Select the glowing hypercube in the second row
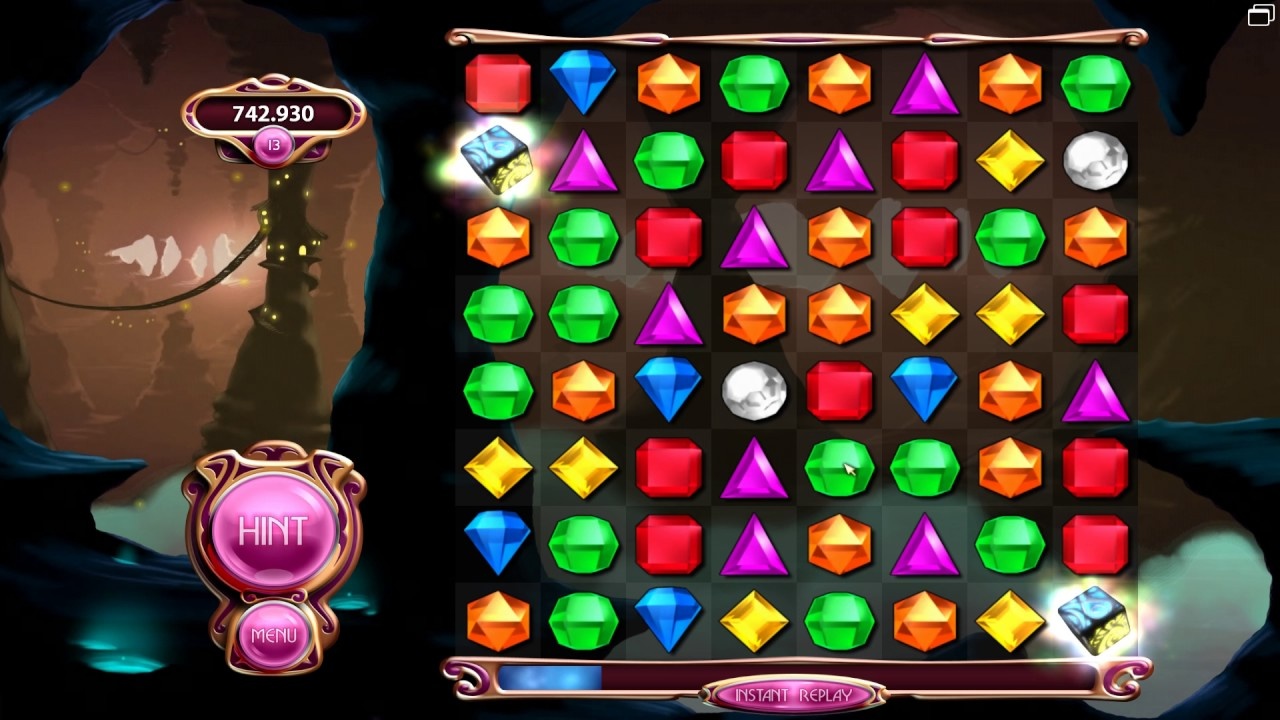This screenshot has height=720, width=1280. 497,161
